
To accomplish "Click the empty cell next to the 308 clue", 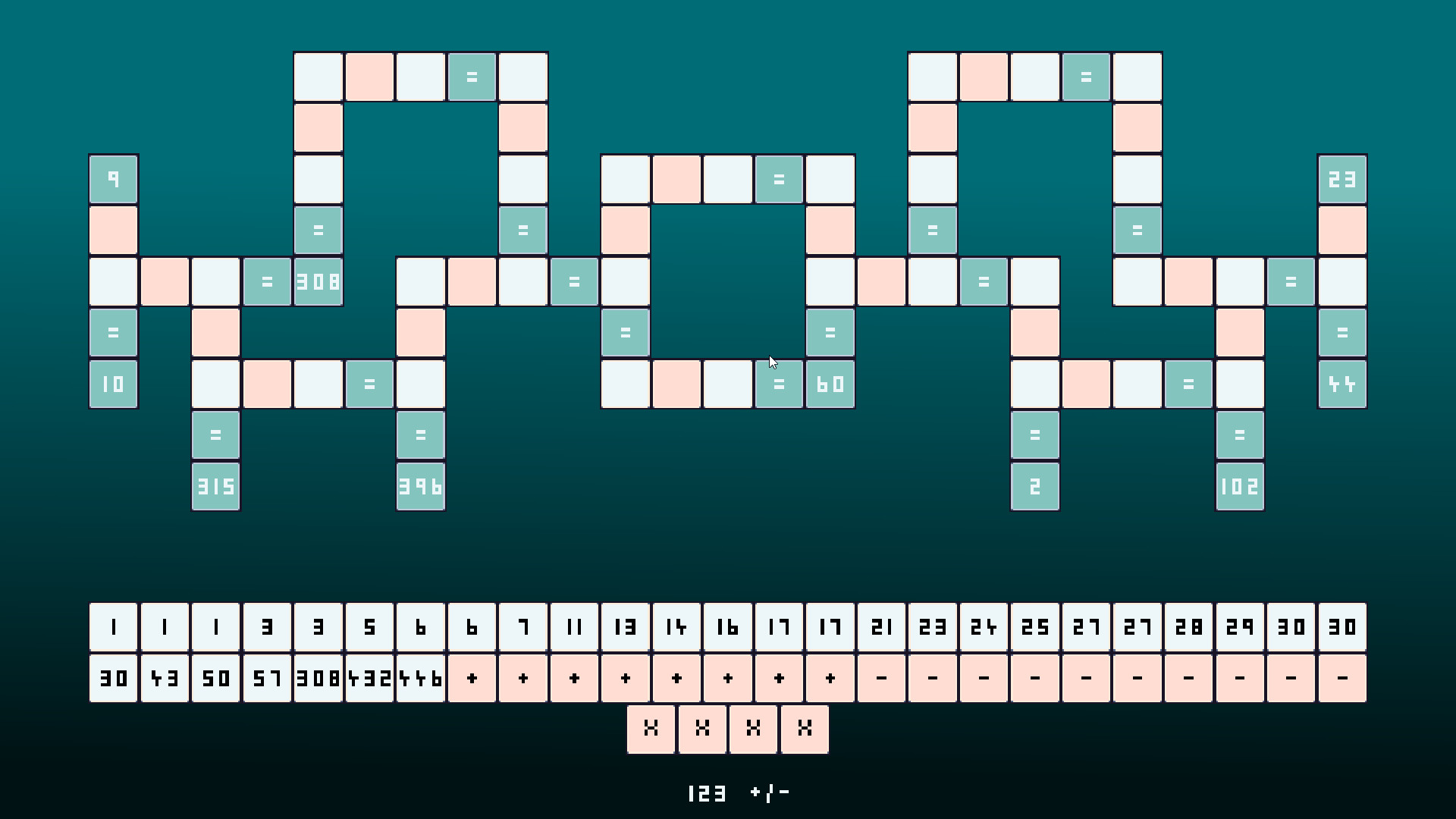I will coord(215,281).
